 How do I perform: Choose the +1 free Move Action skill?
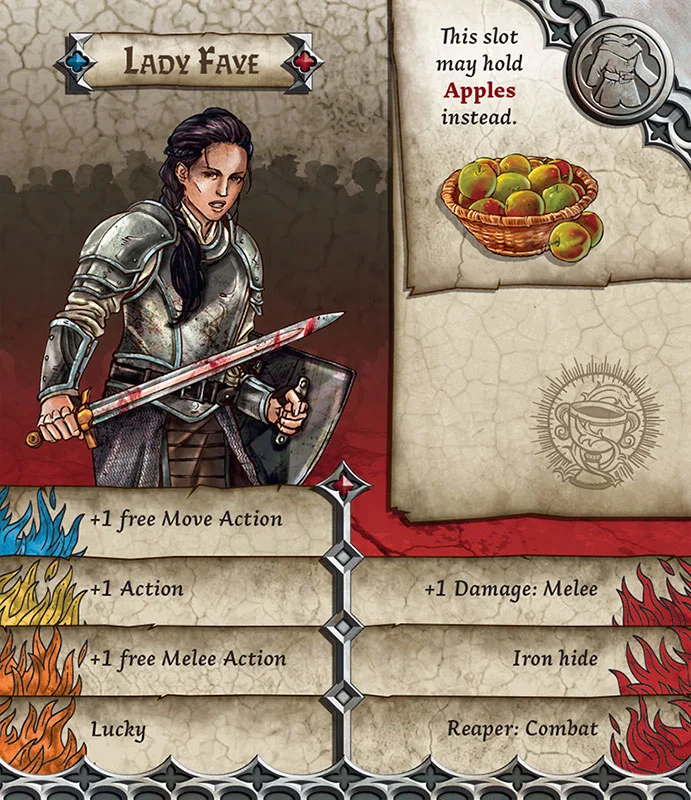coord(186,520)
